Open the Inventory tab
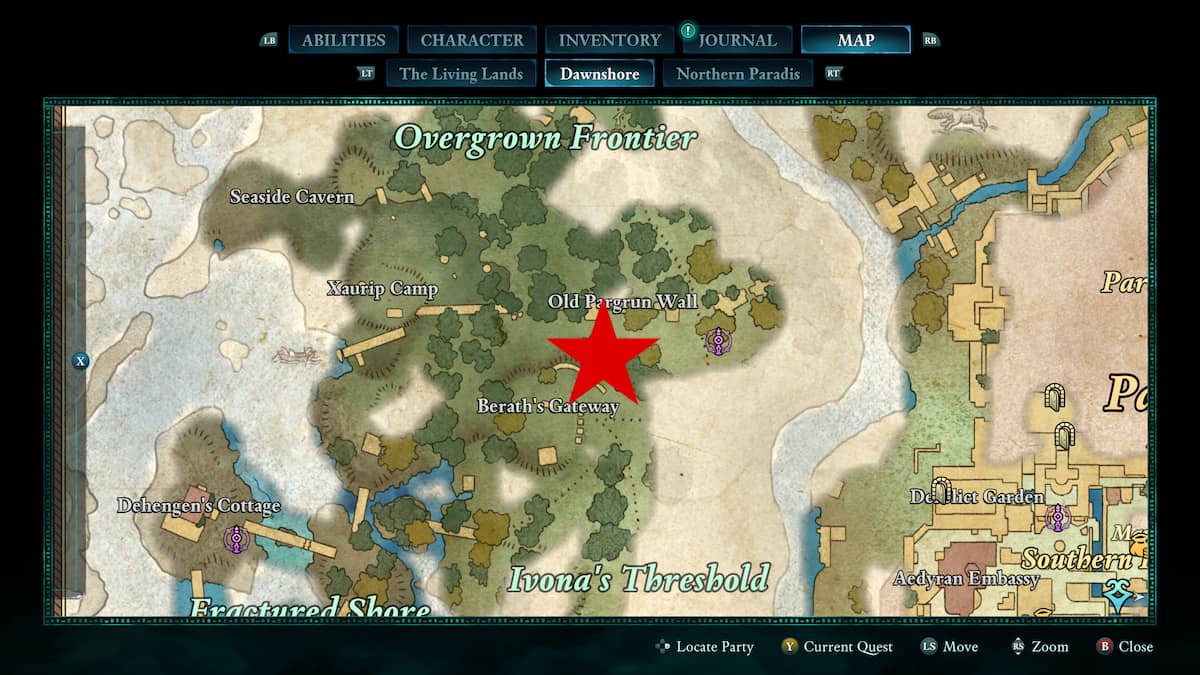 click(x=610, y=40)
